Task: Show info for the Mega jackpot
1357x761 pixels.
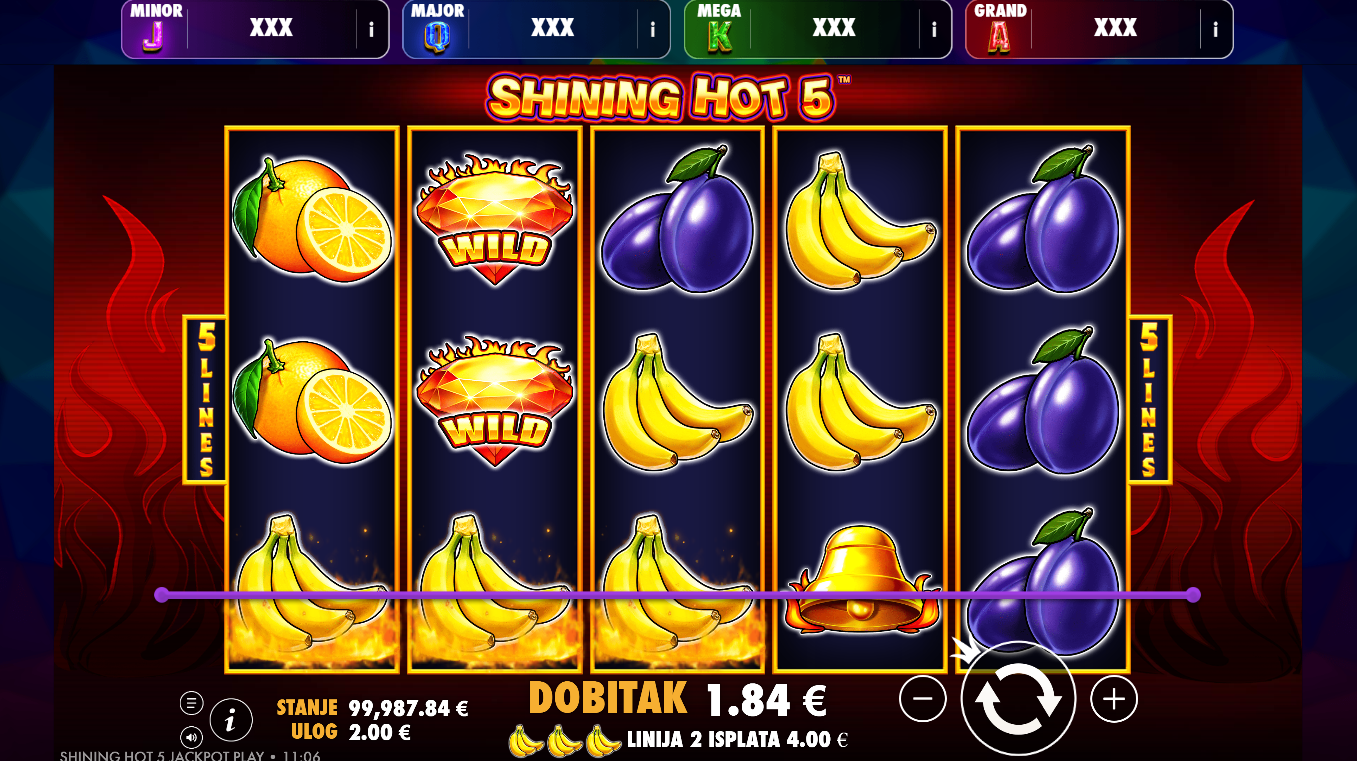Action: pos(934,29)
